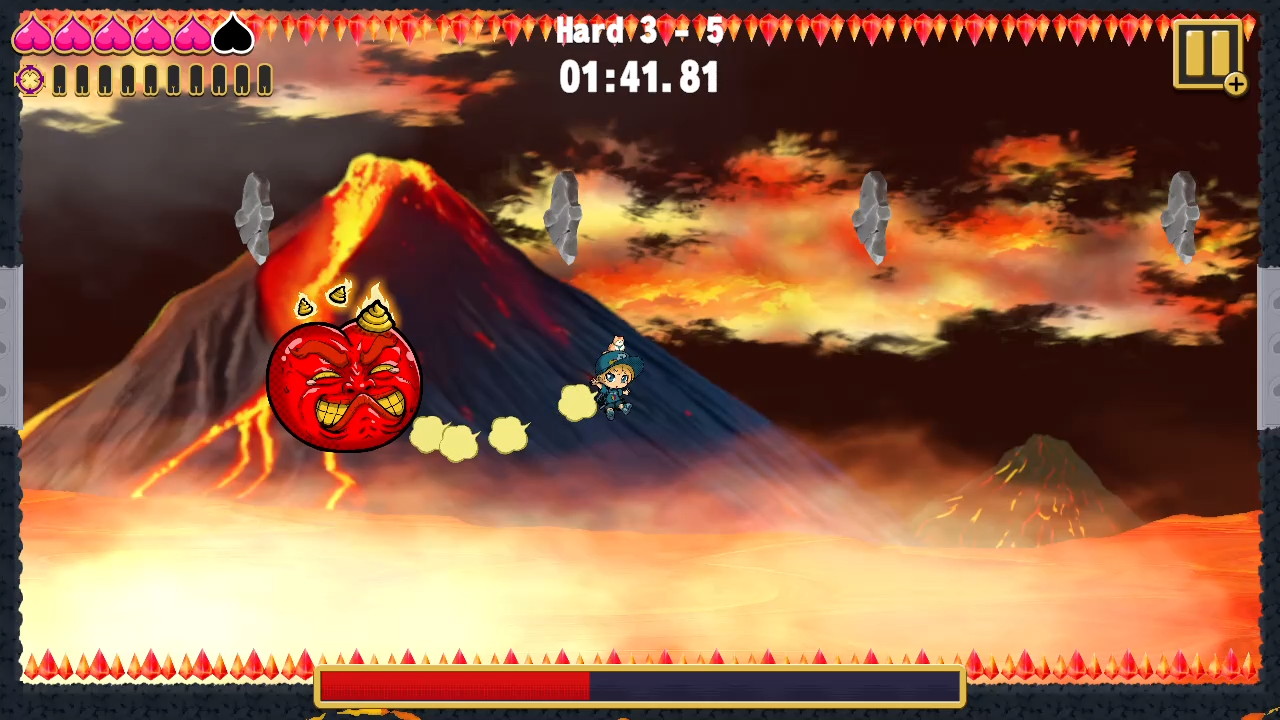Click the empty black heart icon

[232, 32]
